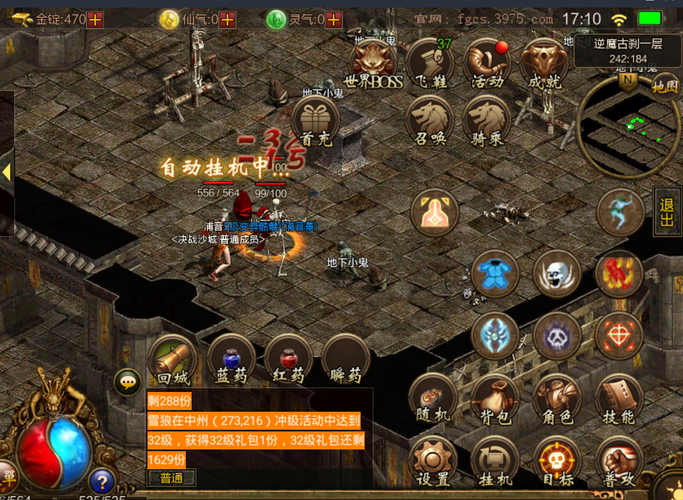Use the 蓝药 mana potion
Viewport: 683px width, 500px height.
tap(231, 360)
